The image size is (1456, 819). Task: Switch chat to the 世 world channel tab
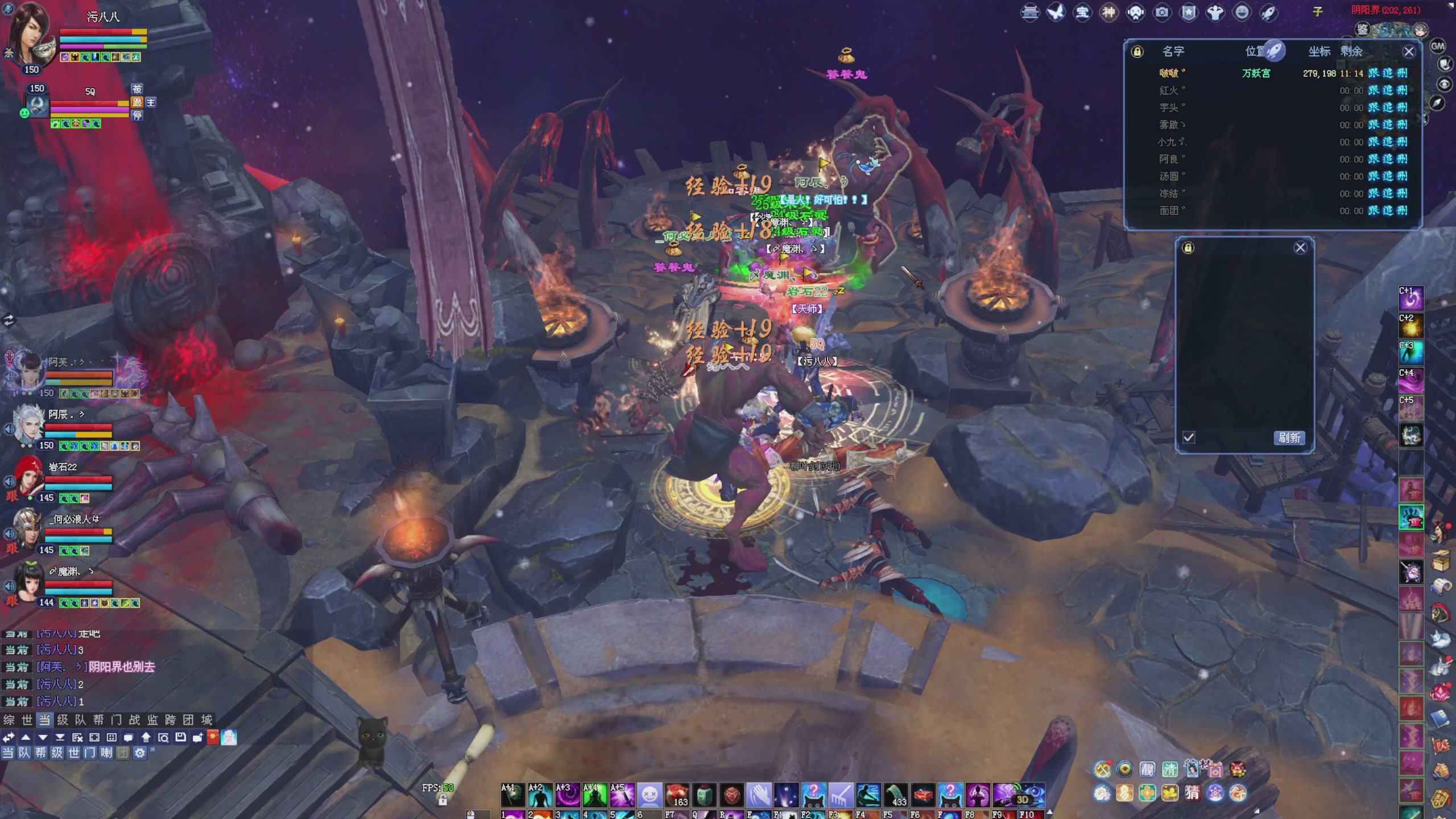click(27, 719)
